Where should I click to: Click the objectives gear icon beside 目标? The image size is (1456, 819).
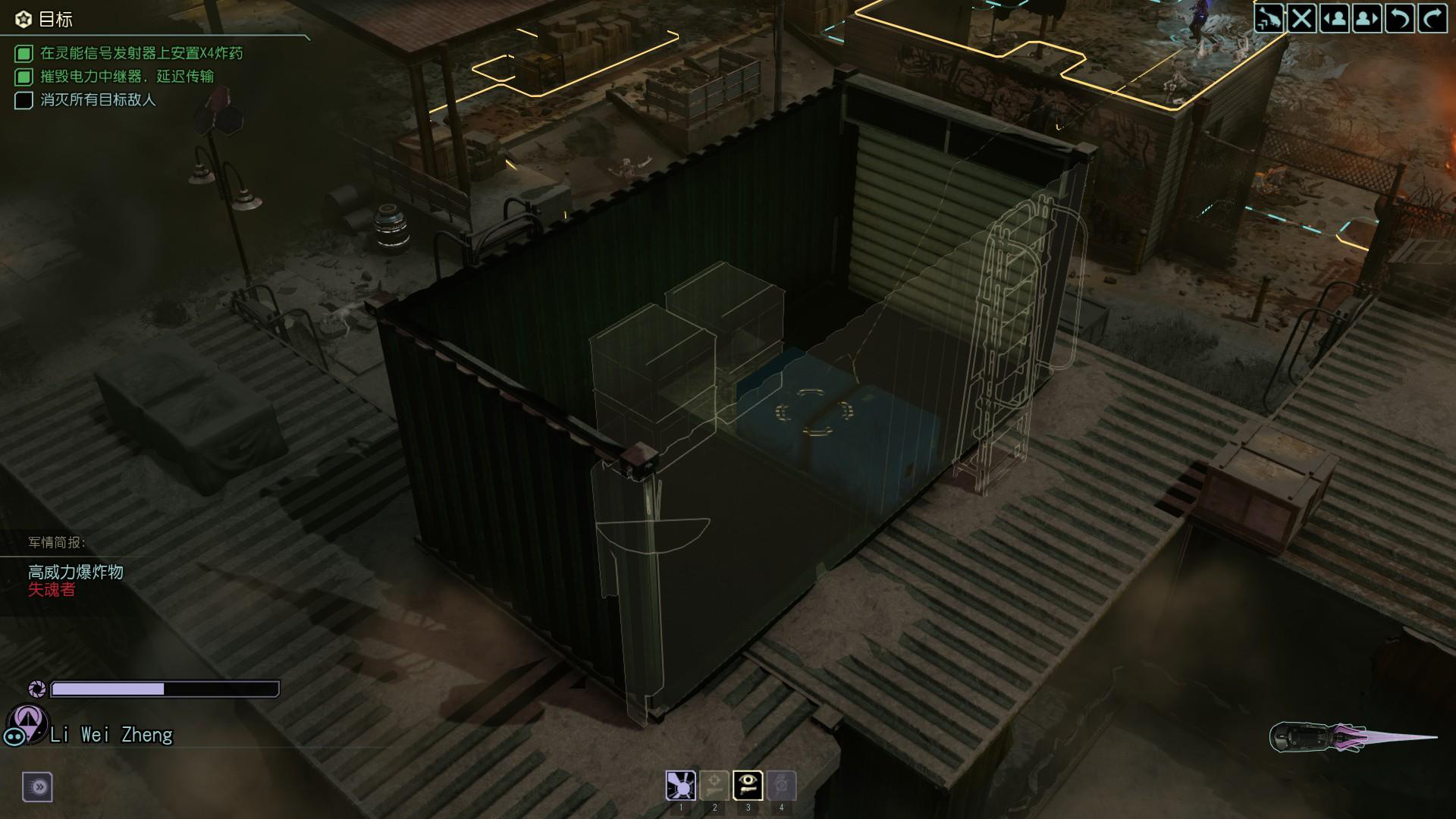click(x=22, y=18)
